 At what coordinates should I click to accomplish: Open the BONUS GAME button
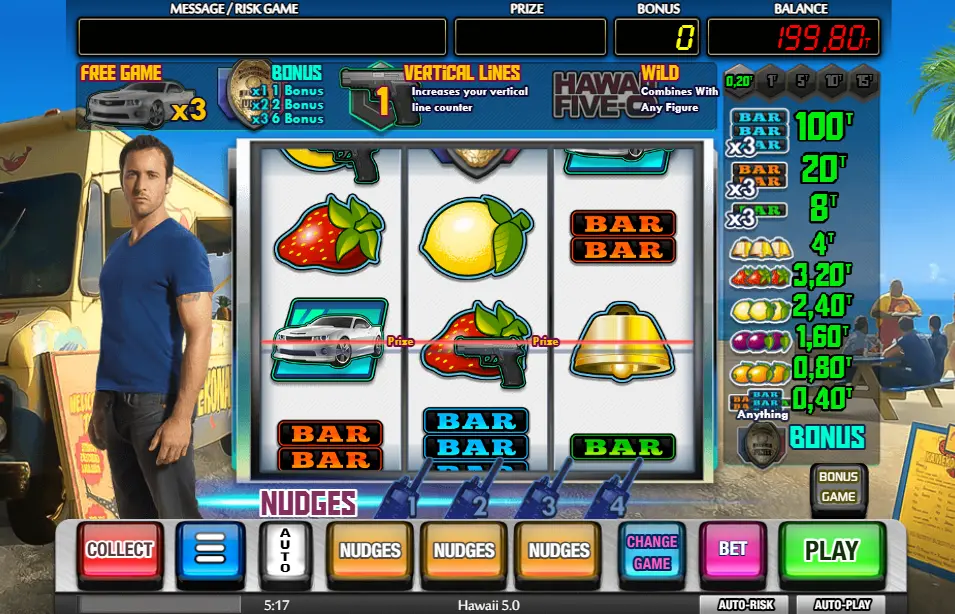tap(838, 488)
